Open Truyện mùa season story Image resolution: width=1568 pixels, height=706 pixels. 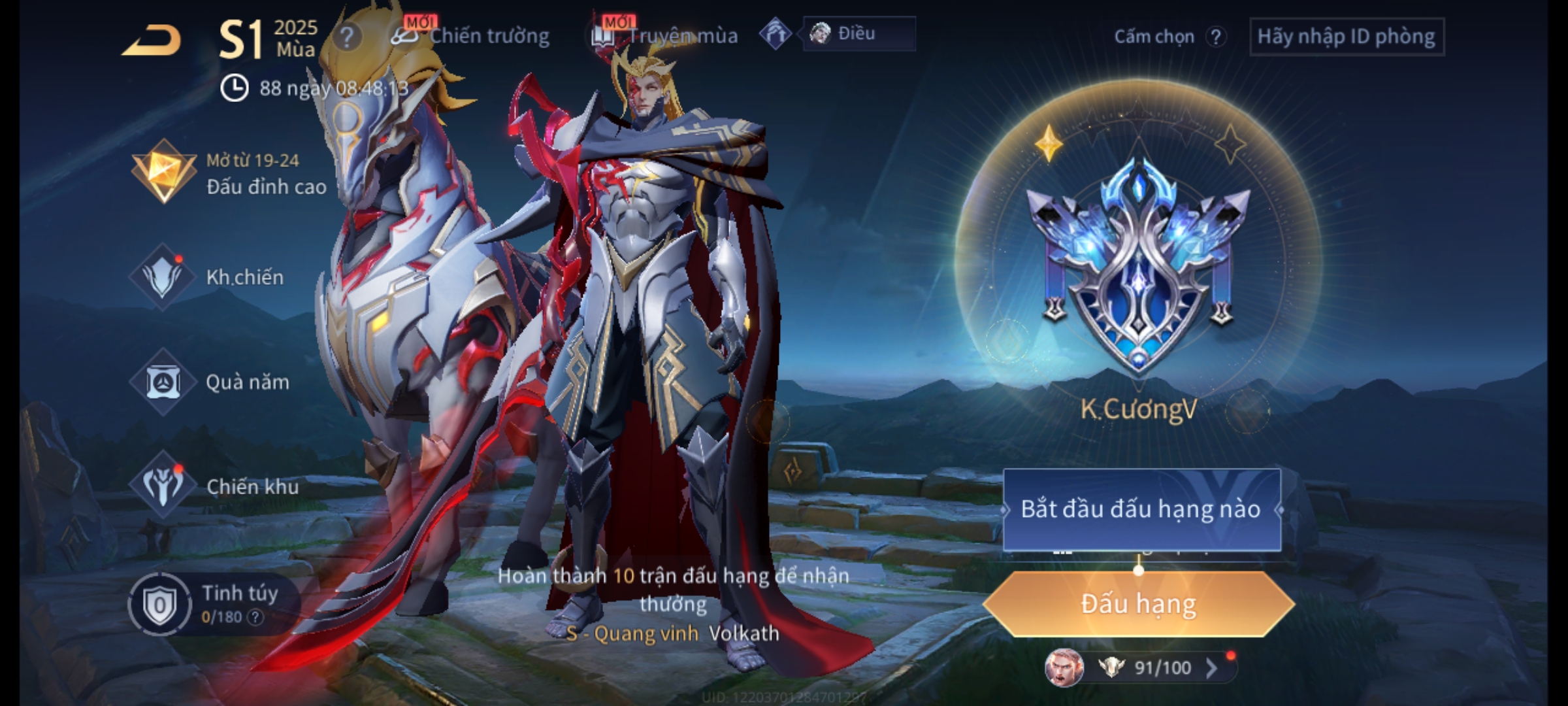coord(665,36)
